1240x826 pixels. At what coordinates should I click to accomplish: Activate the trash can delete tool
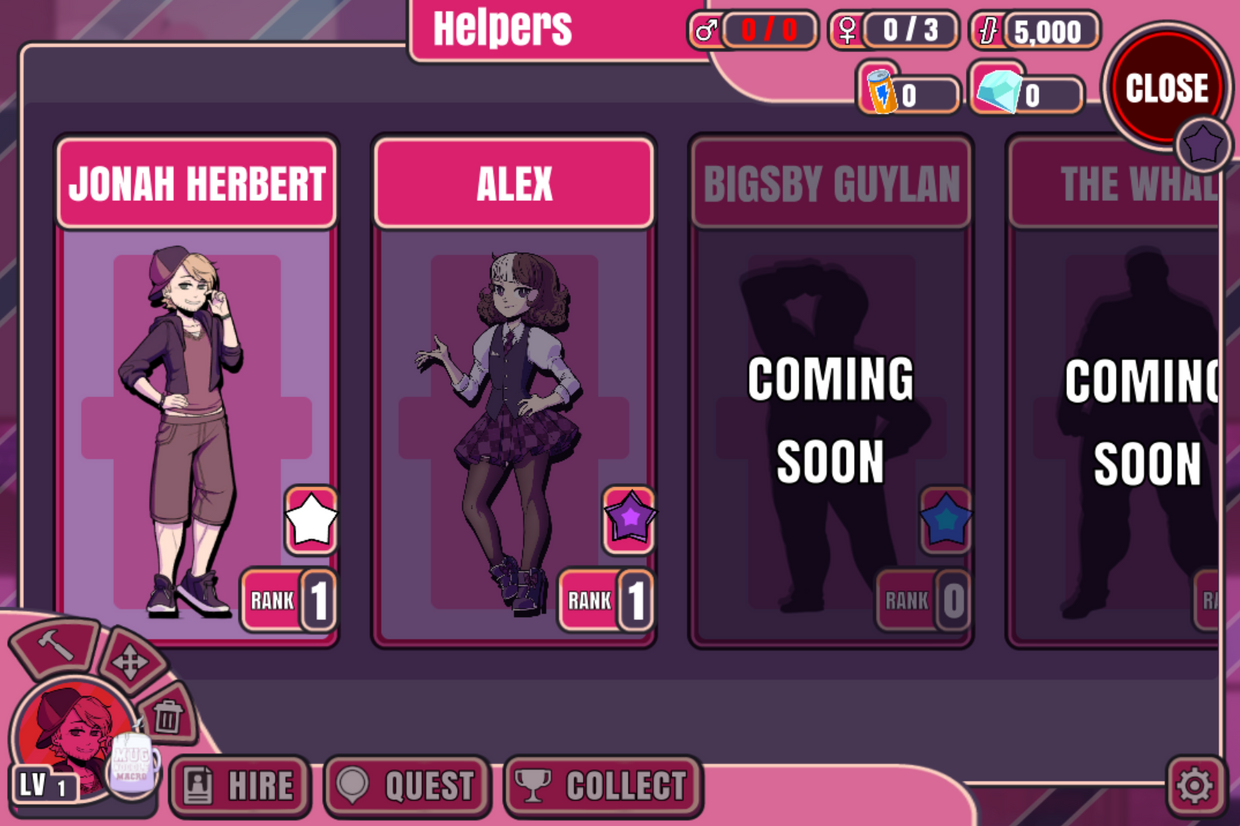(167, 715)
